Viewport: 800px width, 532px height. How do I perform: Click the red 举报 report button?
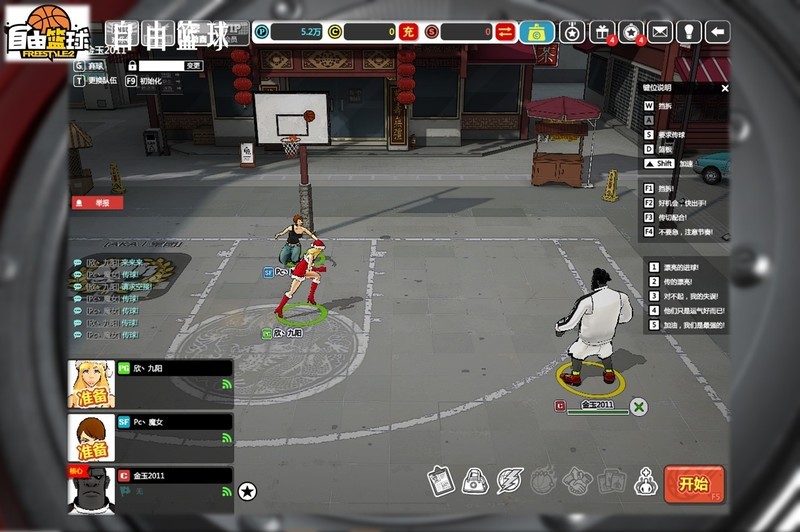(97, 202)
